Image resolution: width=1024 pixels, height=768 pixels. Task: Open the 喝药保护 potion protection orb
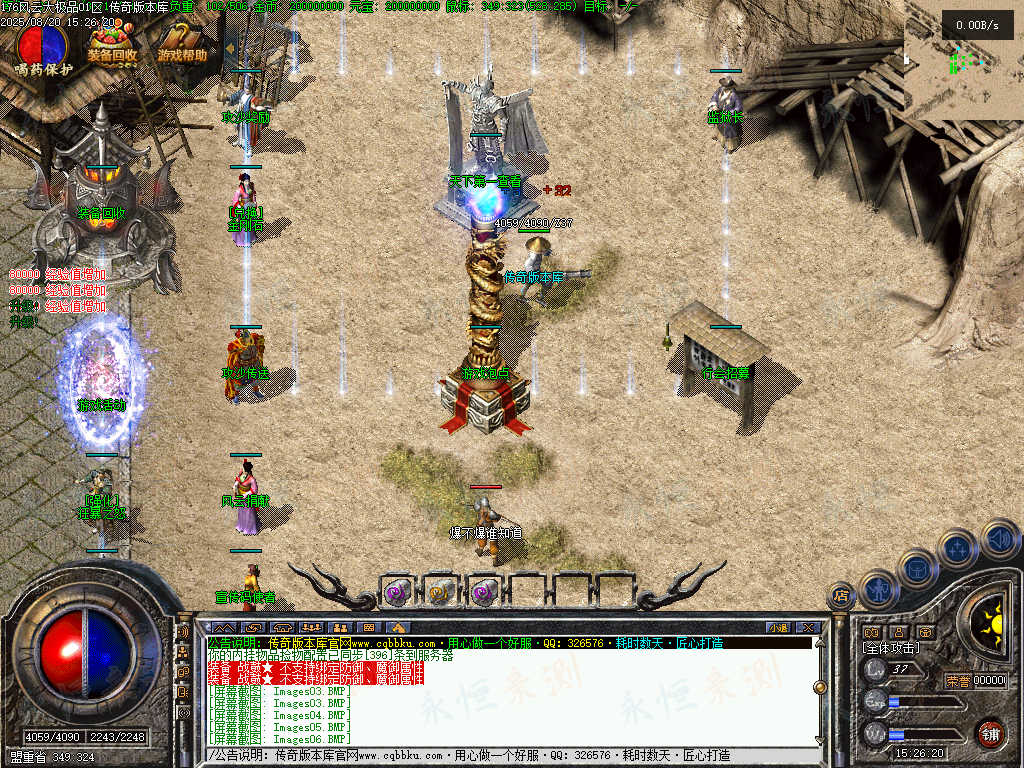click(43, 45)
